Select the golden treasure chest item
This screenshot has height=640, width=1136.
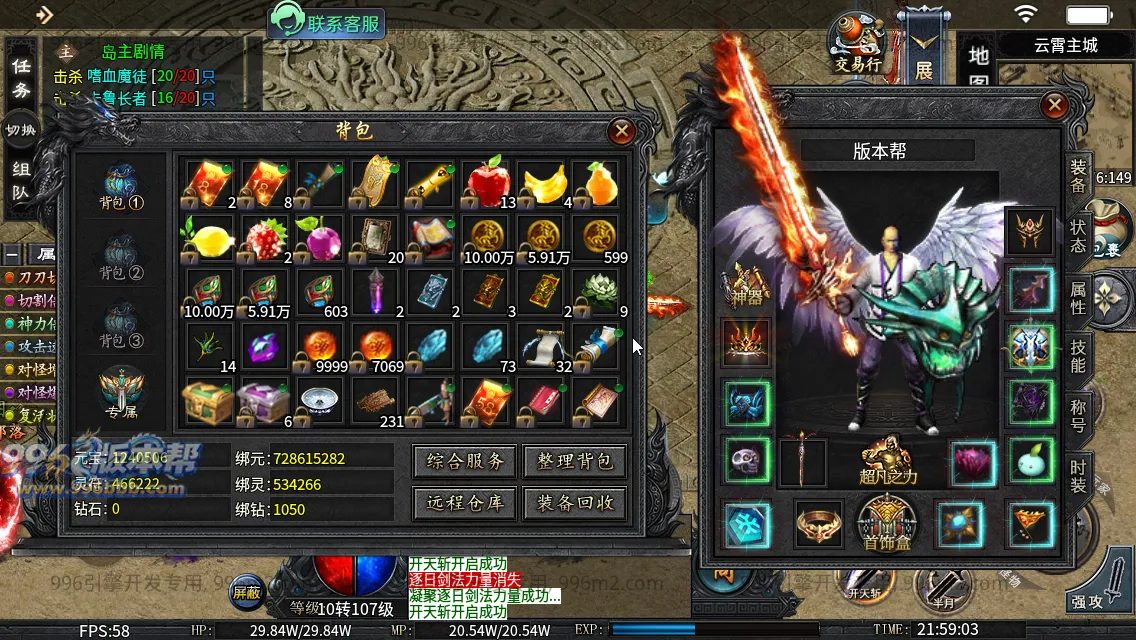208,402
